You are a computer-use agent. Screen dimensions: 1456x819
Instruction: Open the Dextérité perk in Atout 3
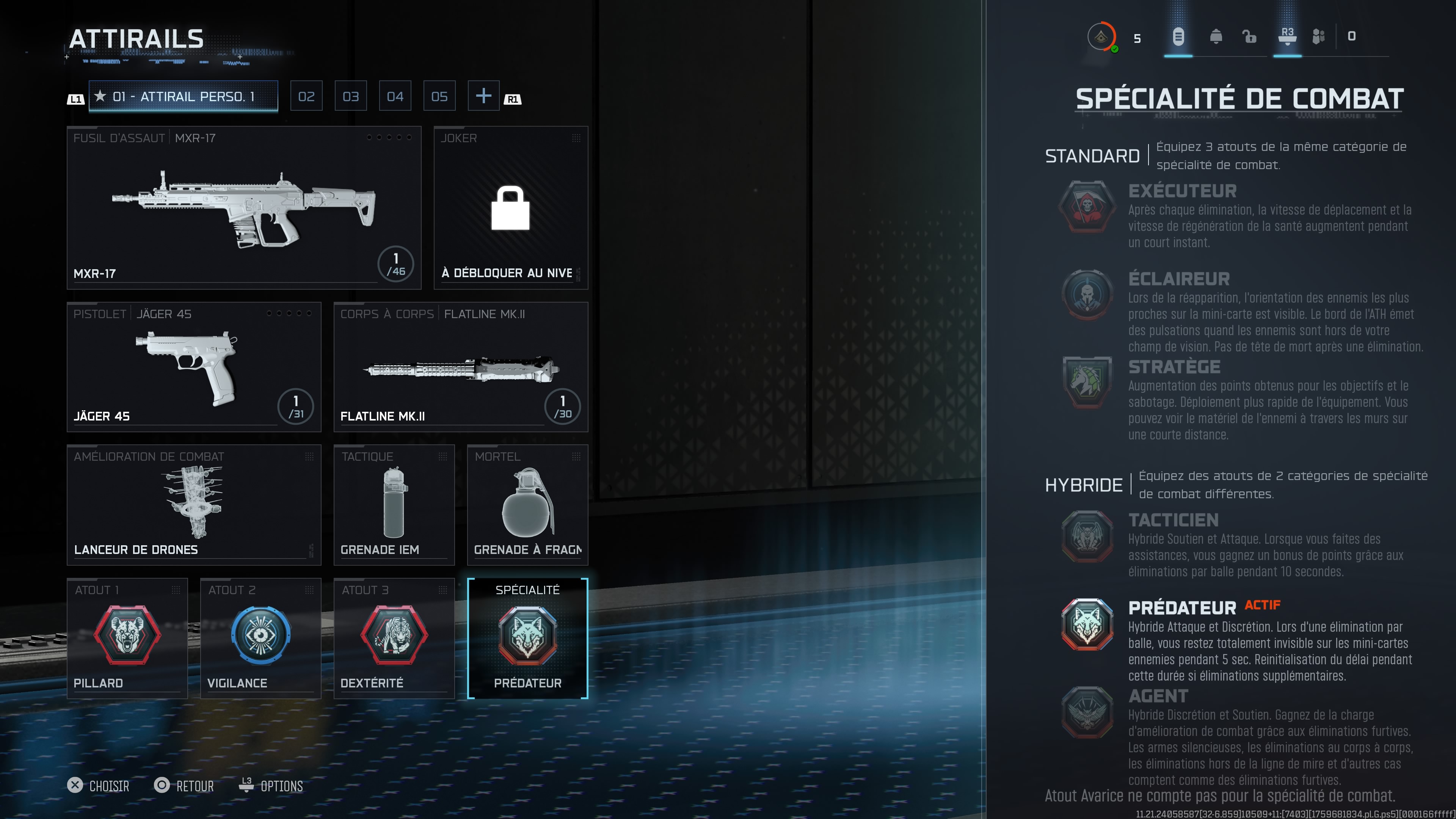pos(394,638)
